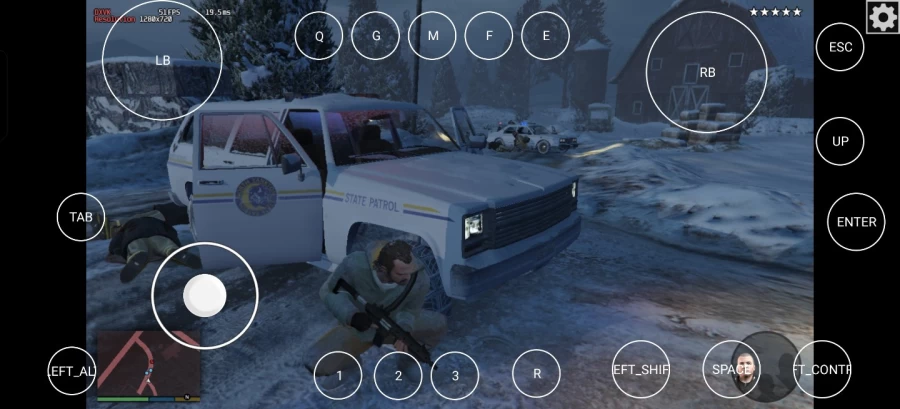Screen dimensions: 900x409
Task: Tap the R overlay key
Action: [x=537, y=374]
